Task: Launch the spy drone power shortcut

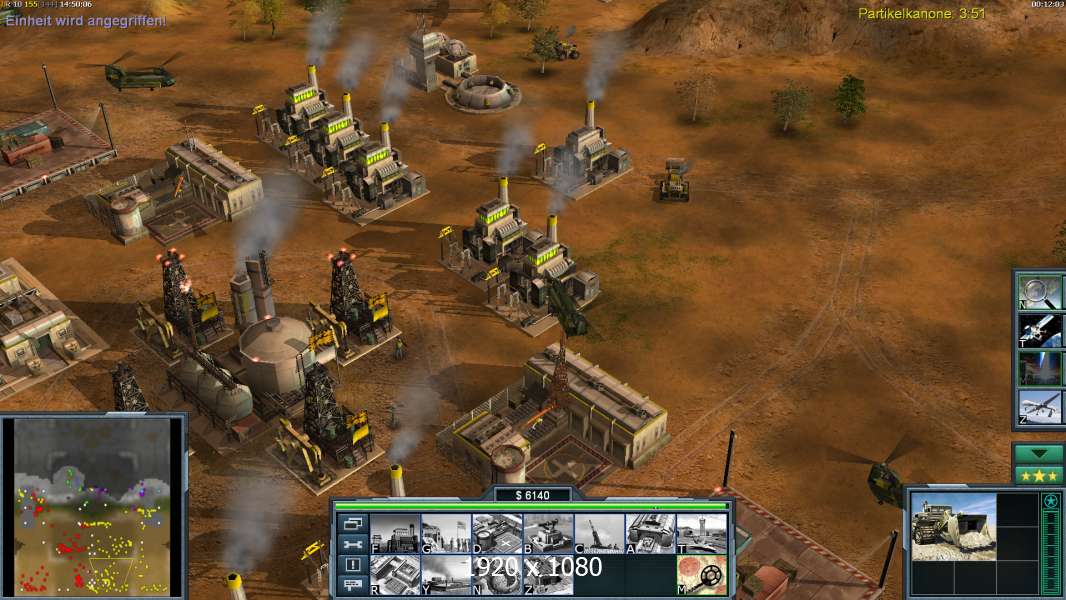Action: click(x=1041, y=407)
